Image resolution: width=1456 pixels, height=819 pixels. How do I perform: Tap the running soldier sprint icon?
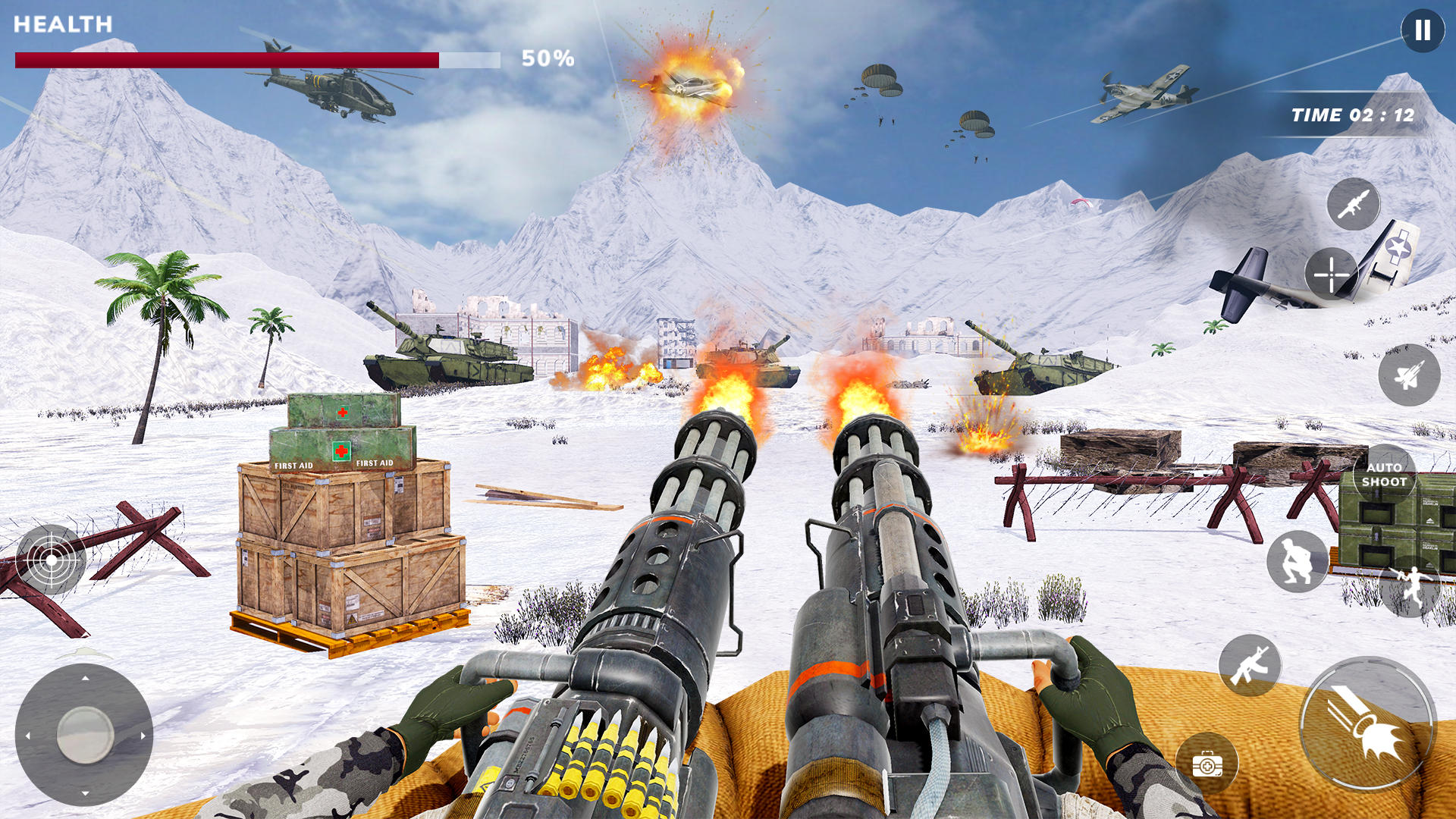(1410, 586)
